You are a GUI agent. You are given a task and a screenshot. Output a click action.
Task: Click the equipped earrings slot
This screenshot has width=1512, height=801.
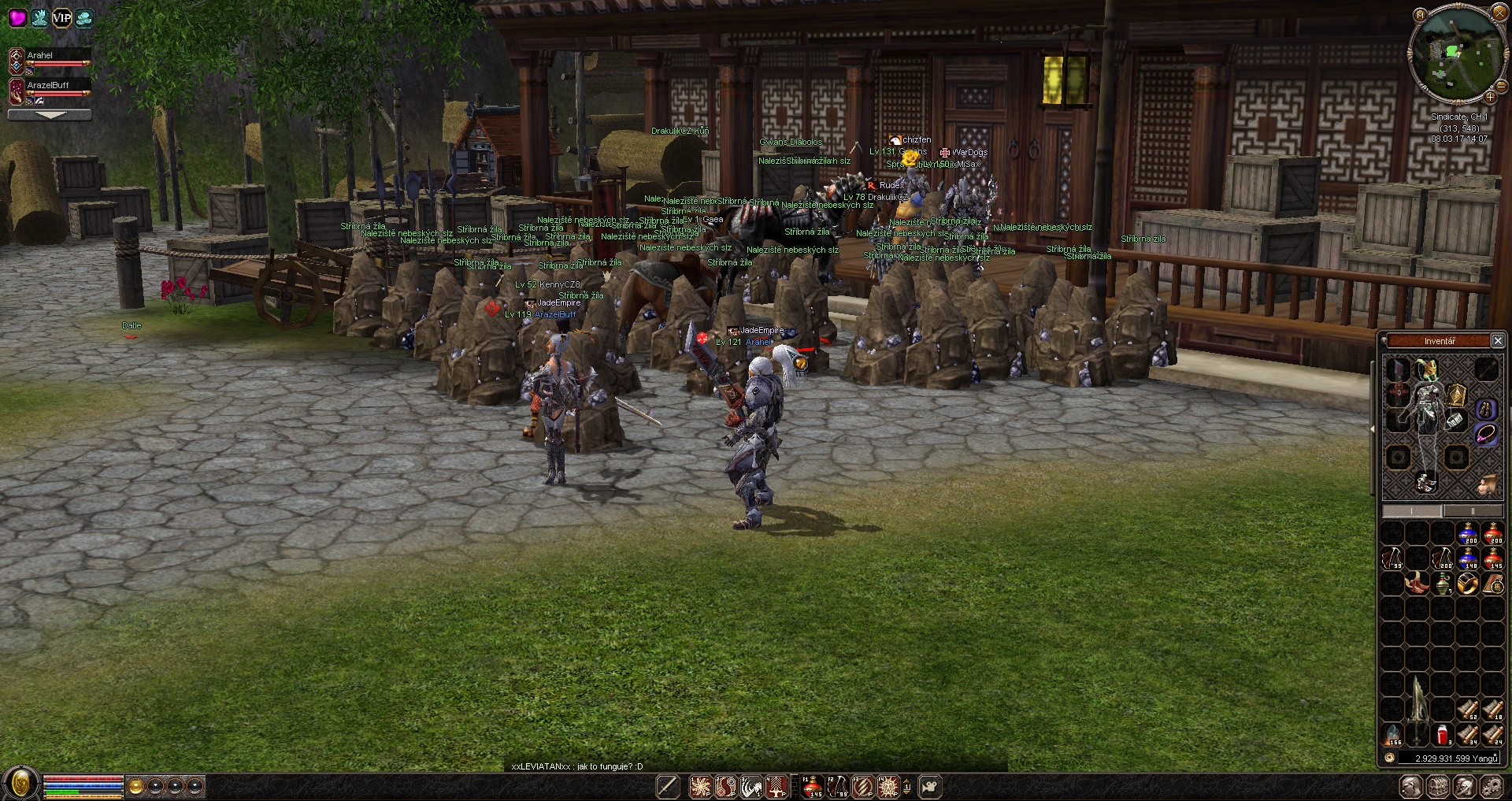coord(1486,409)
